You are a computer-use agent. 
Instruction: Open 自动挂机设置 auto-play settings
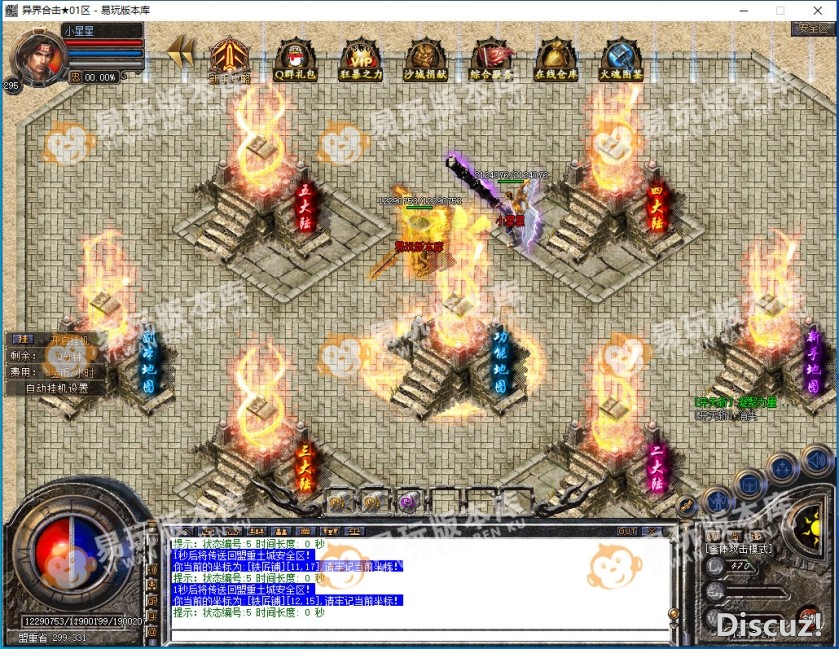(57, 388)
